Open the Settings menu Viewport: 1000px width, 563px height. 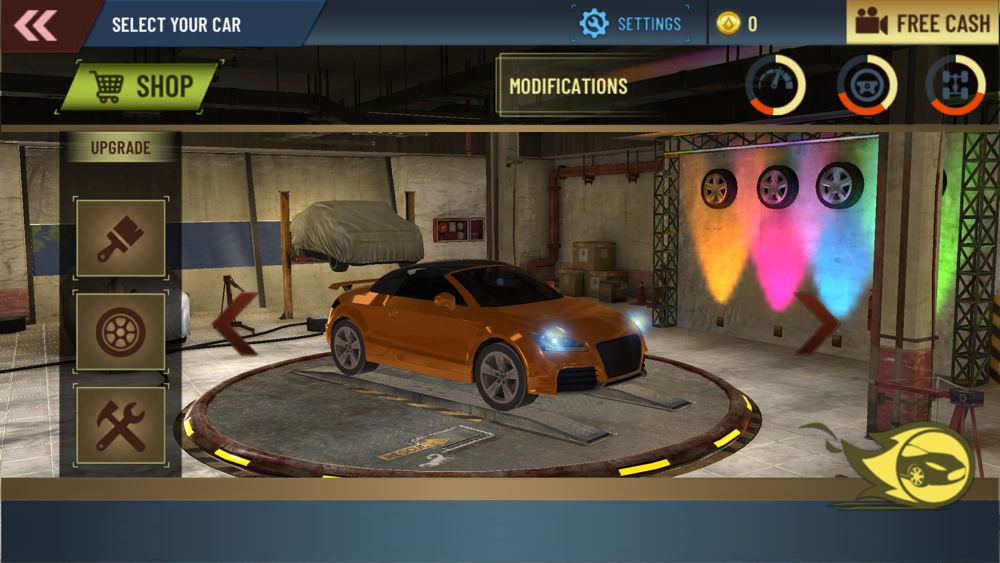631,24
